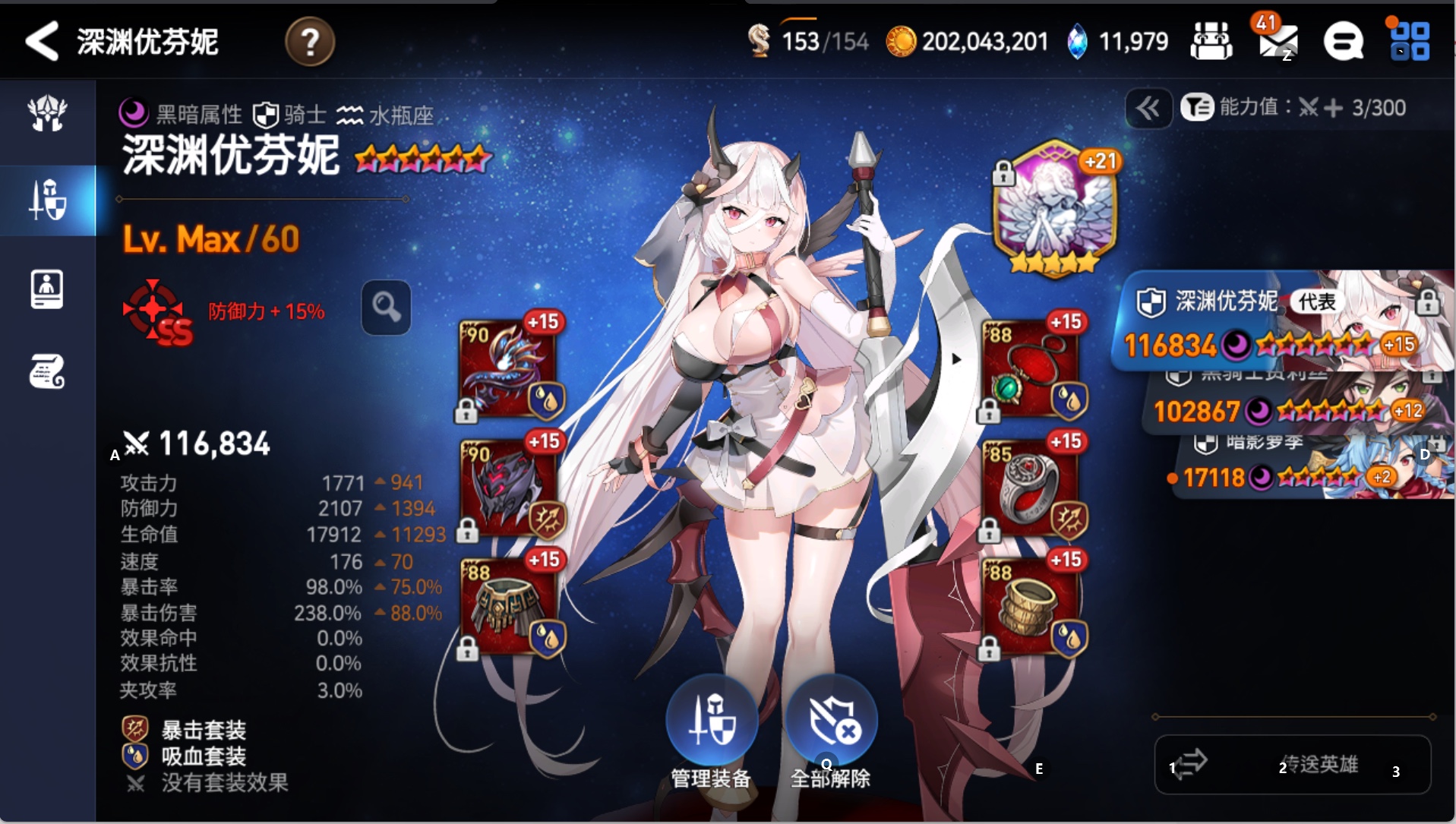Select the red necklace equipment slot
This screenshot has width=1456, height=824.
1031,368
